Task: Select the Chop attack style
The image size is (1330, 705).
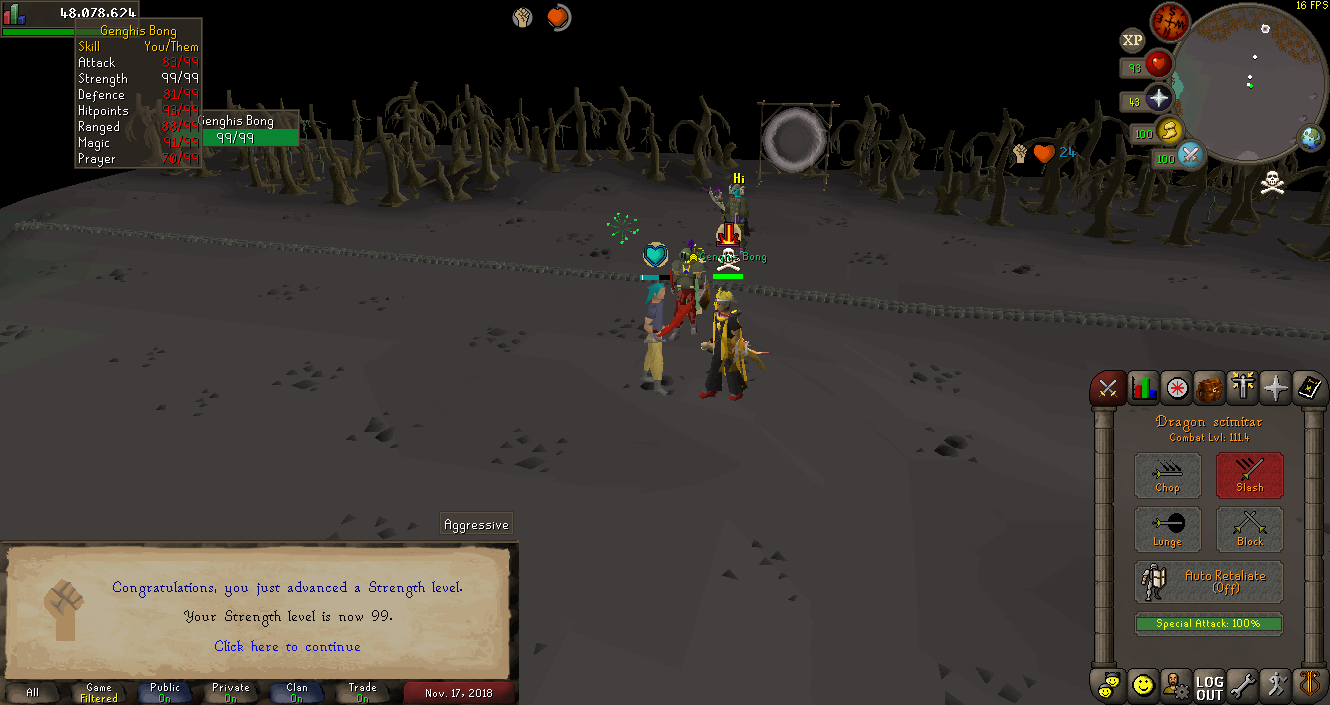Action: pyautogui.click(x=1167, y=475)
